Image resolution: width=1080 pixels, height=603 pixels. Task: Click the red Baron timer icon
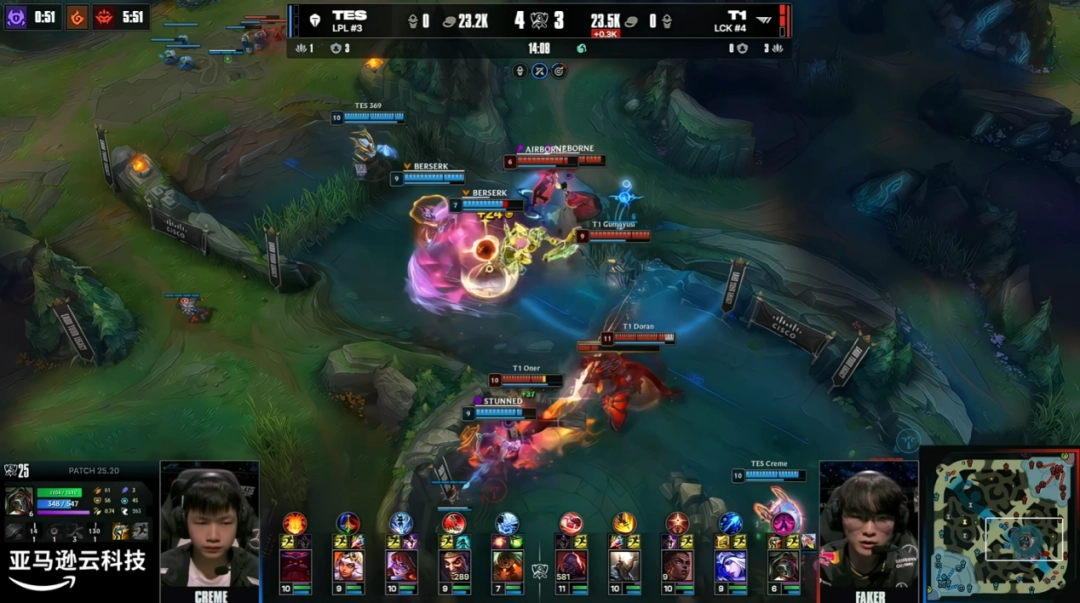[105, 17]
